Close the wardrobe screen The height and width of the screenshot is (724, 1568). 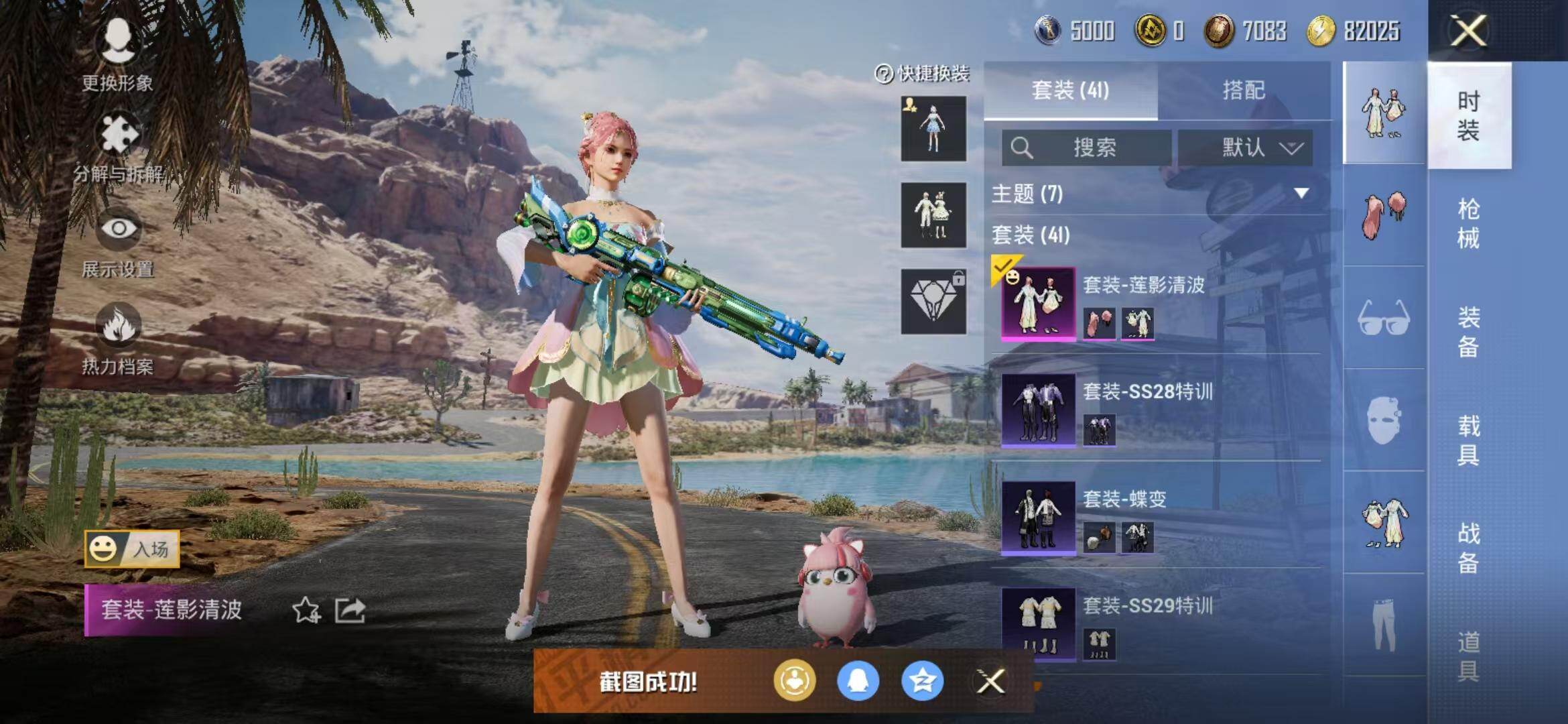[1468, 31]
